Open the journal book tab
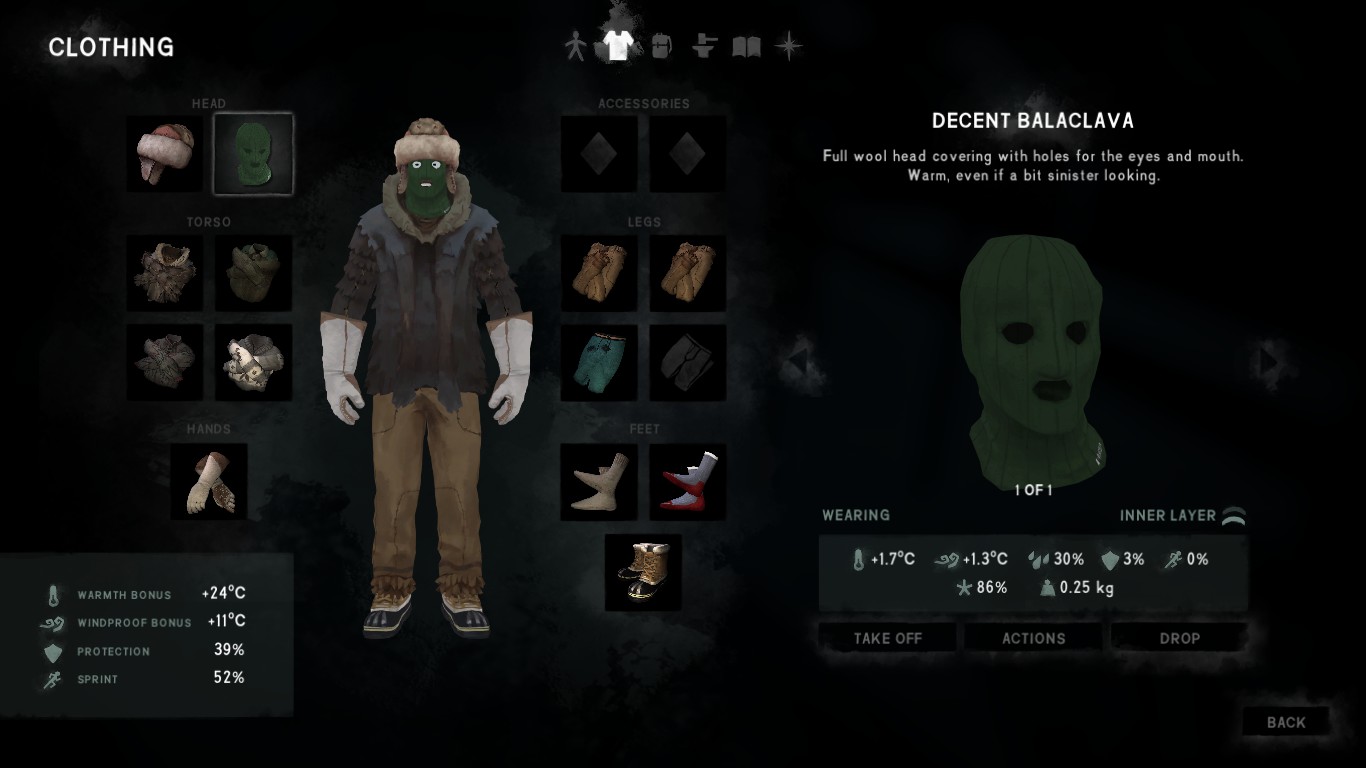Image resolution: width=1366 pixels, height=768 pixels. pyautogui.click(x=746, y=47)
